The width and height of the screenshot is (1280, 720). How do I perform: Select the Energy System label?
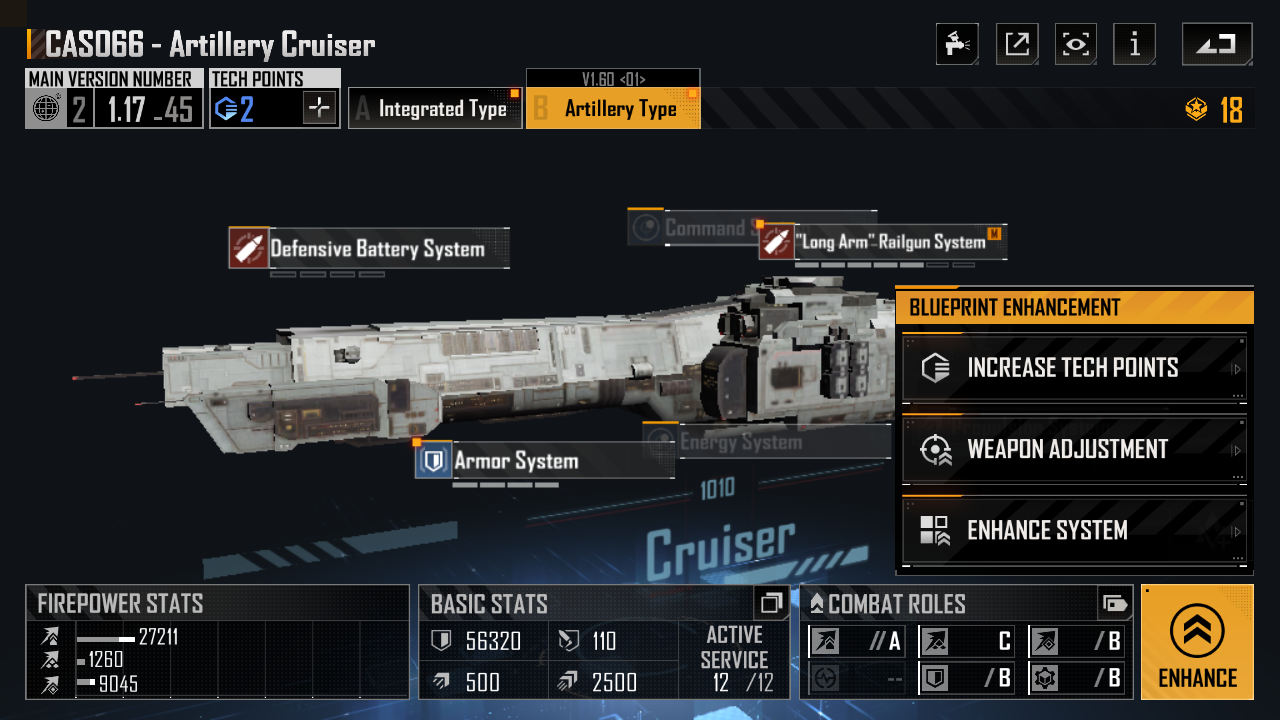click(740, 442)
